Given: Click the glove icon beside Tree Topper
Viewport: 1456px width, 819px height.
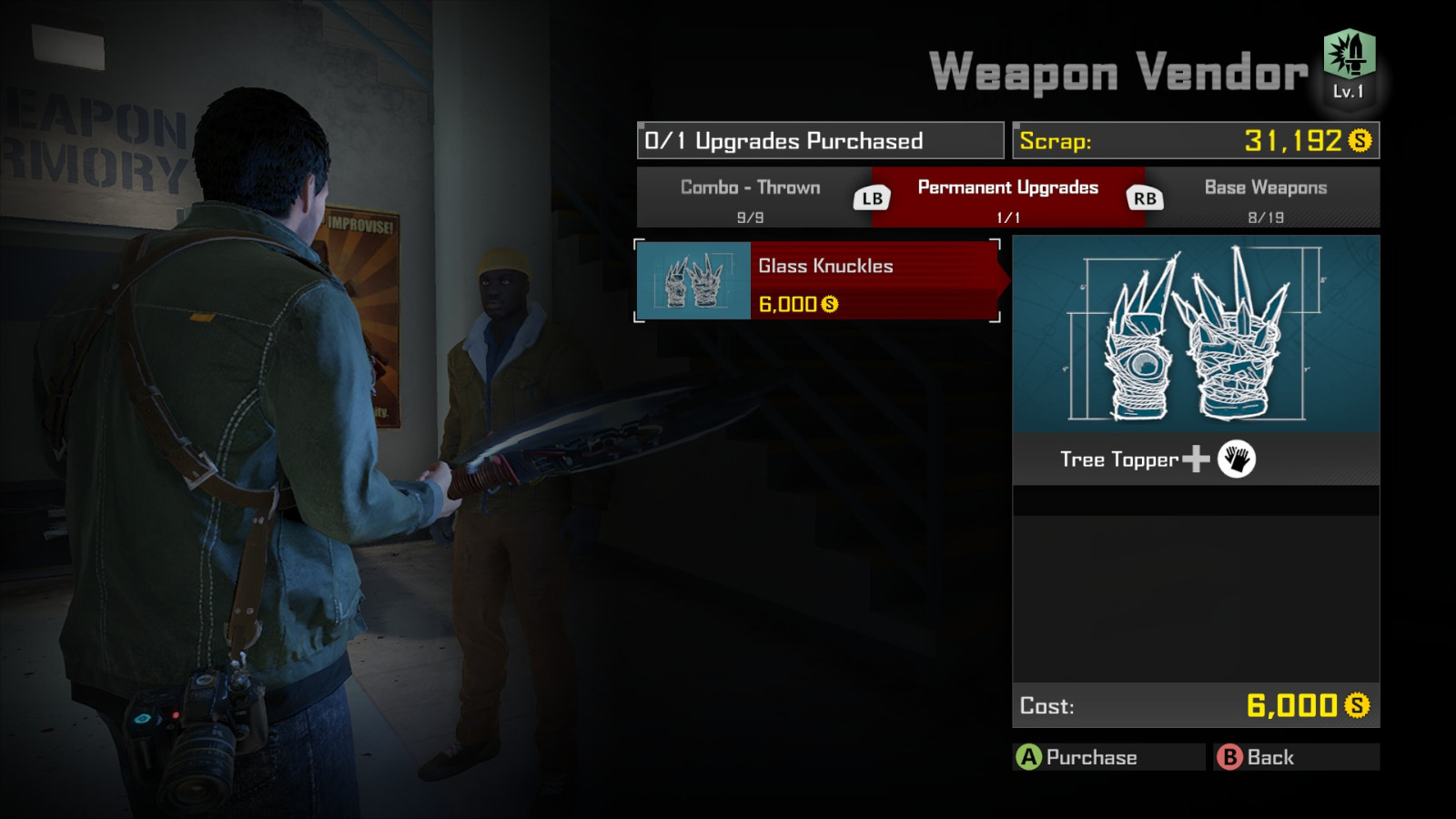Looking at the screenshot, I should [x=1238, y=460].
